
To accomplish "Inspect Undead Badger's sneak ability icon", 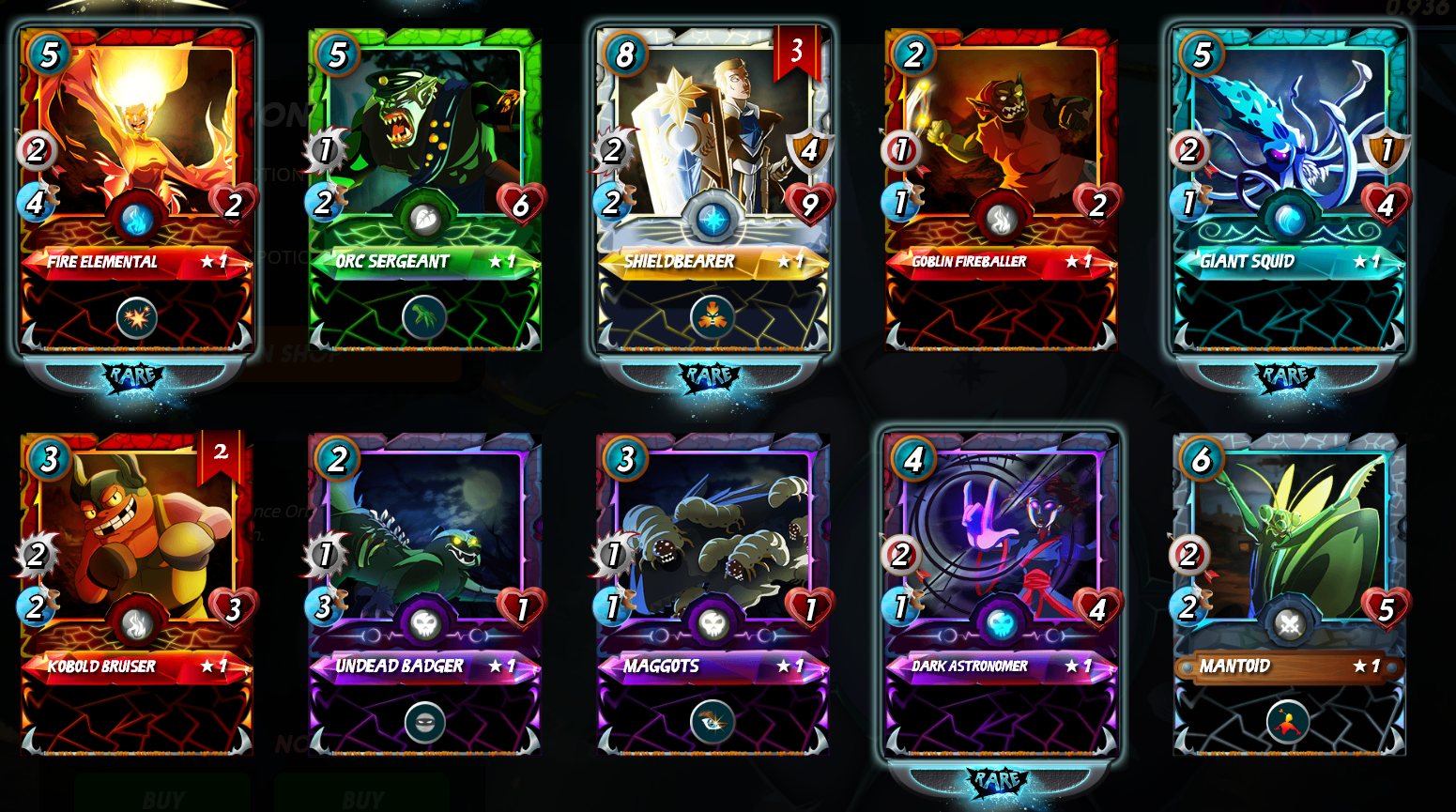I will click(425, 722).
